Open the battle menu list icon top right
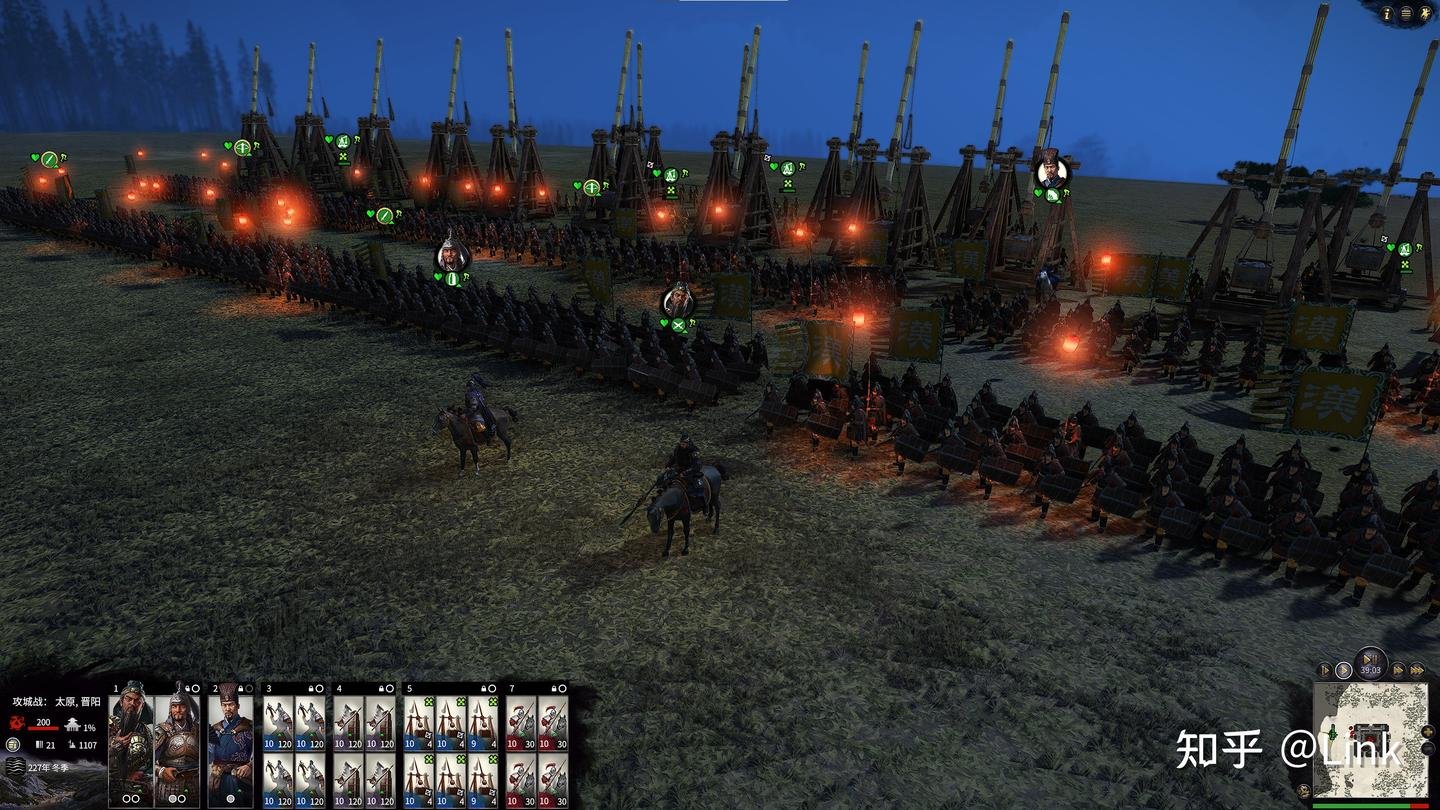The height and width of the screenshot is (810, 1440). [x=1406, y=14]
